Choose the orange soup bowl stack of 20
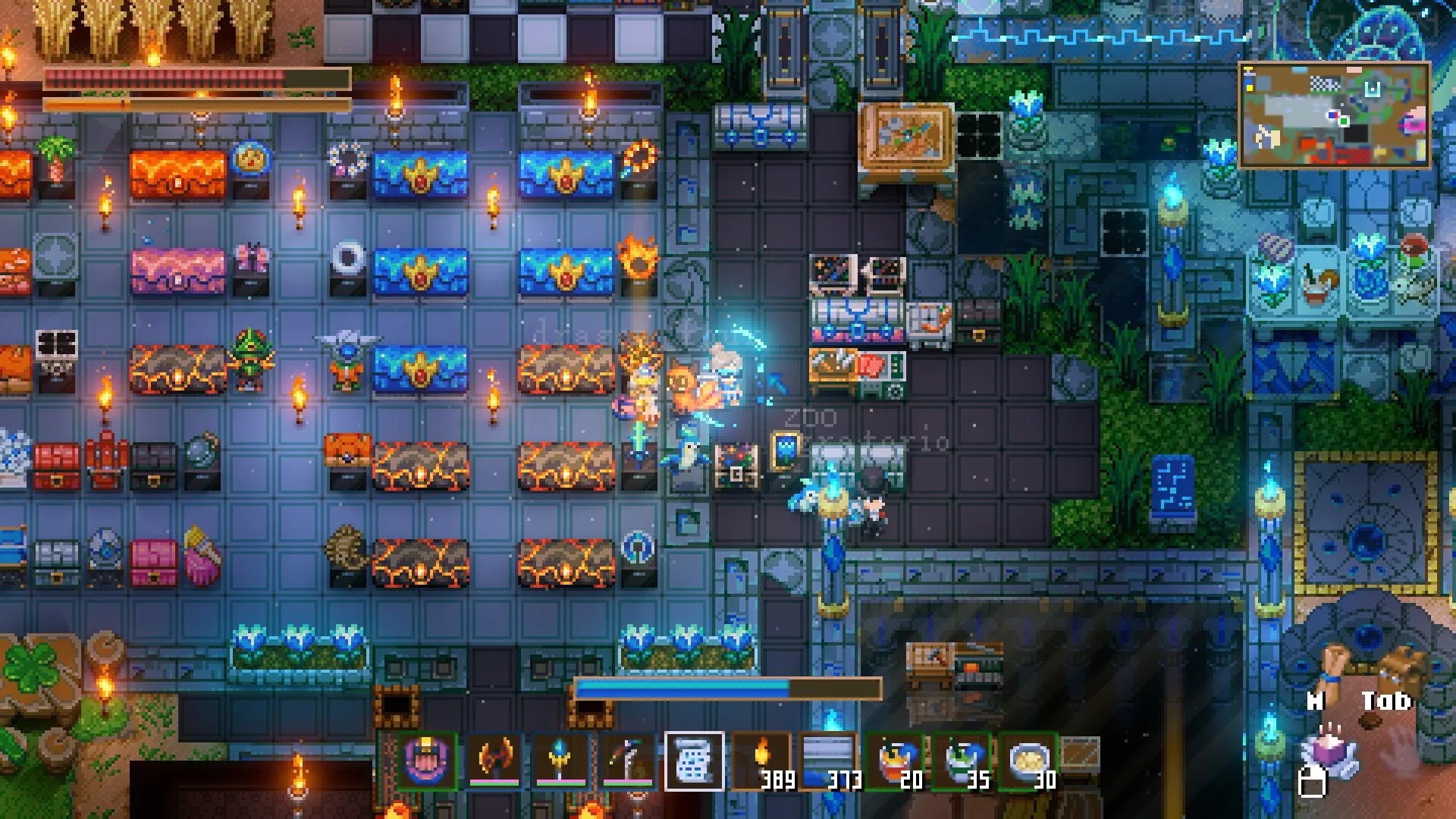This screenshot has width=1456, height=819. click(x=896, y=761)
